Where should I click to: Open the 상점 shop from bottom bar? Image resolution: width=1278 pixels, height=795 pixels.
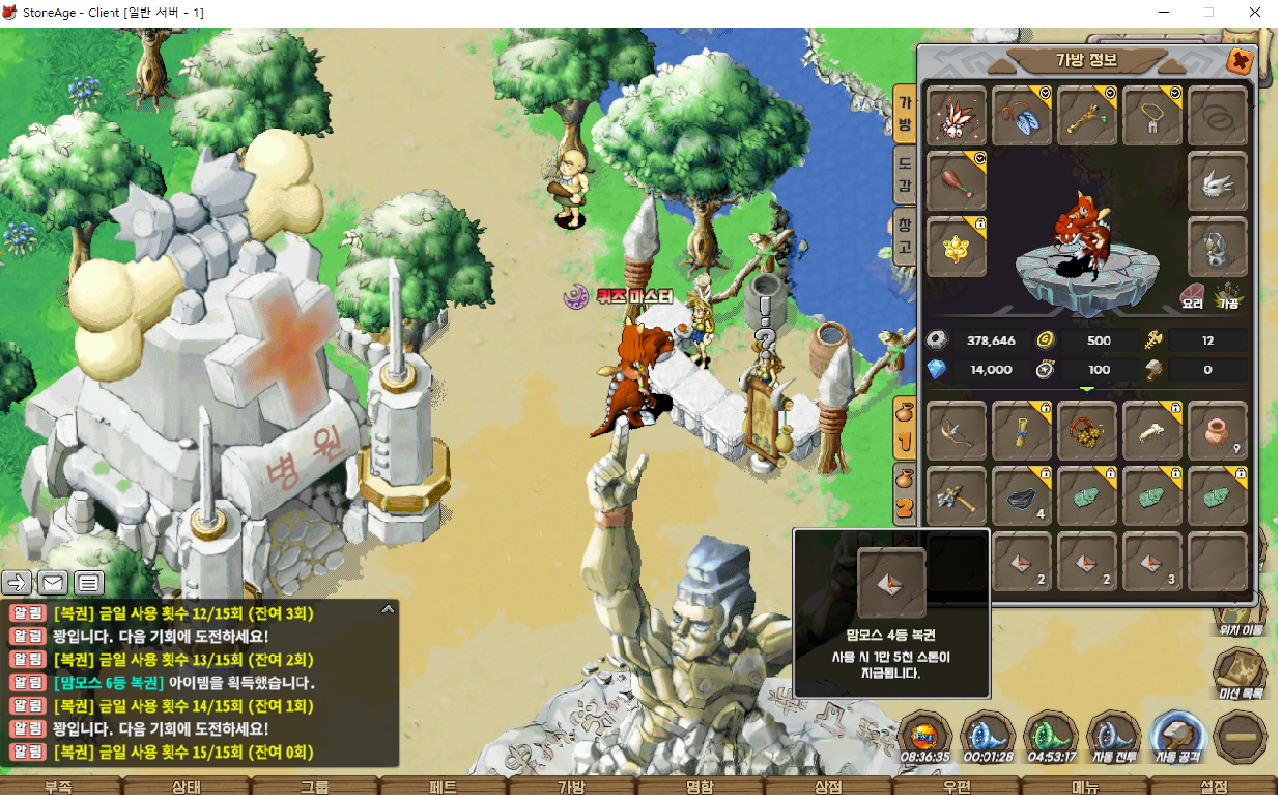point(828,786)
